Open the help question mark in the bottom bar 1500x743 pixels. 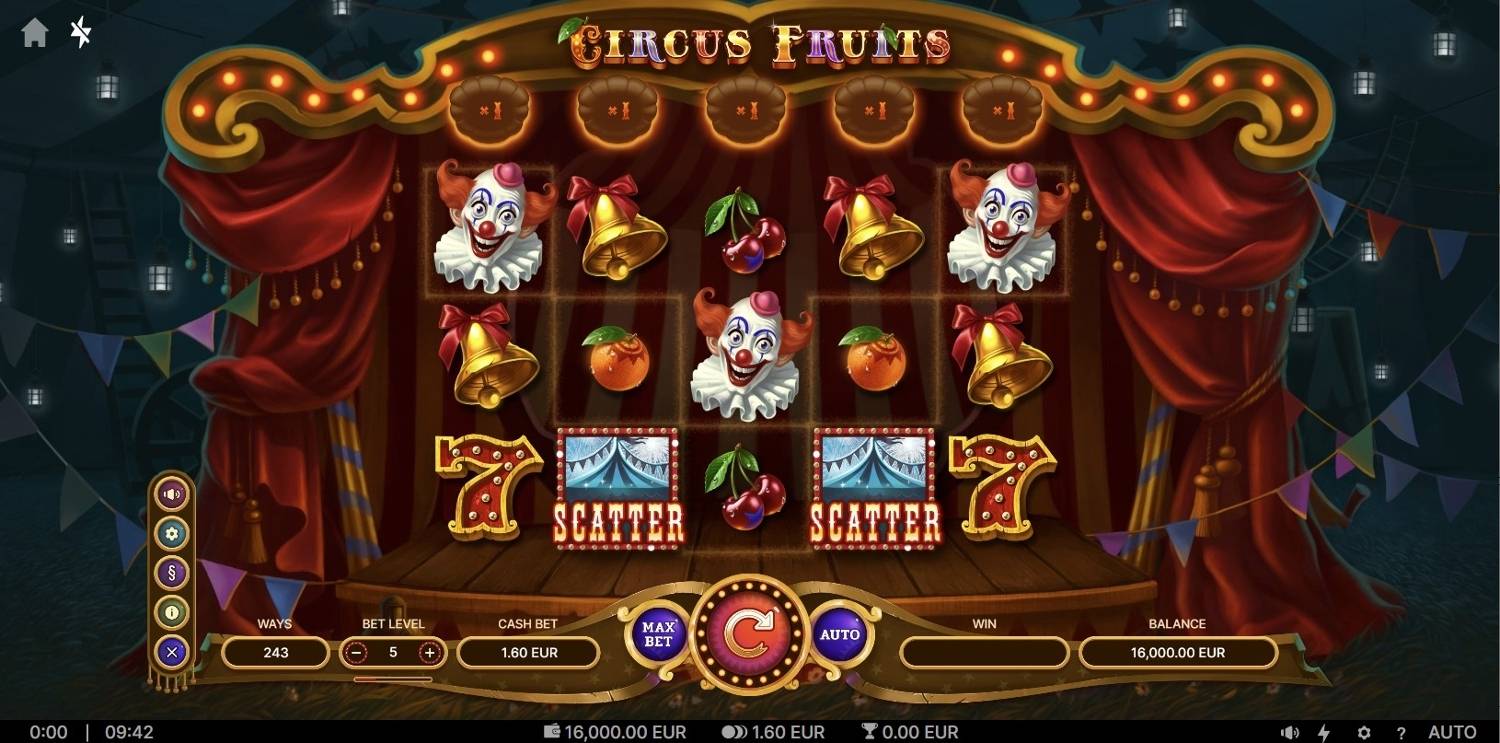1400,731
